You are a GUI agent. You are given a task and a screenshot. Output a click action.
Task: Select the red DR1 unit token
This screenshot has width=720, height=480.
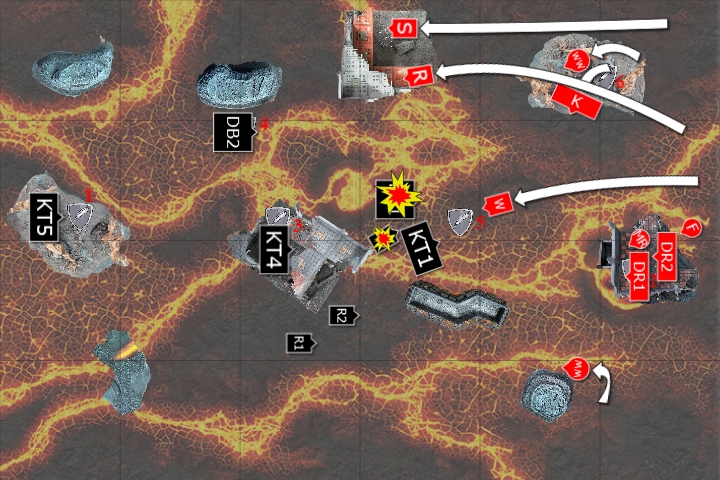[x=640, y=269]
